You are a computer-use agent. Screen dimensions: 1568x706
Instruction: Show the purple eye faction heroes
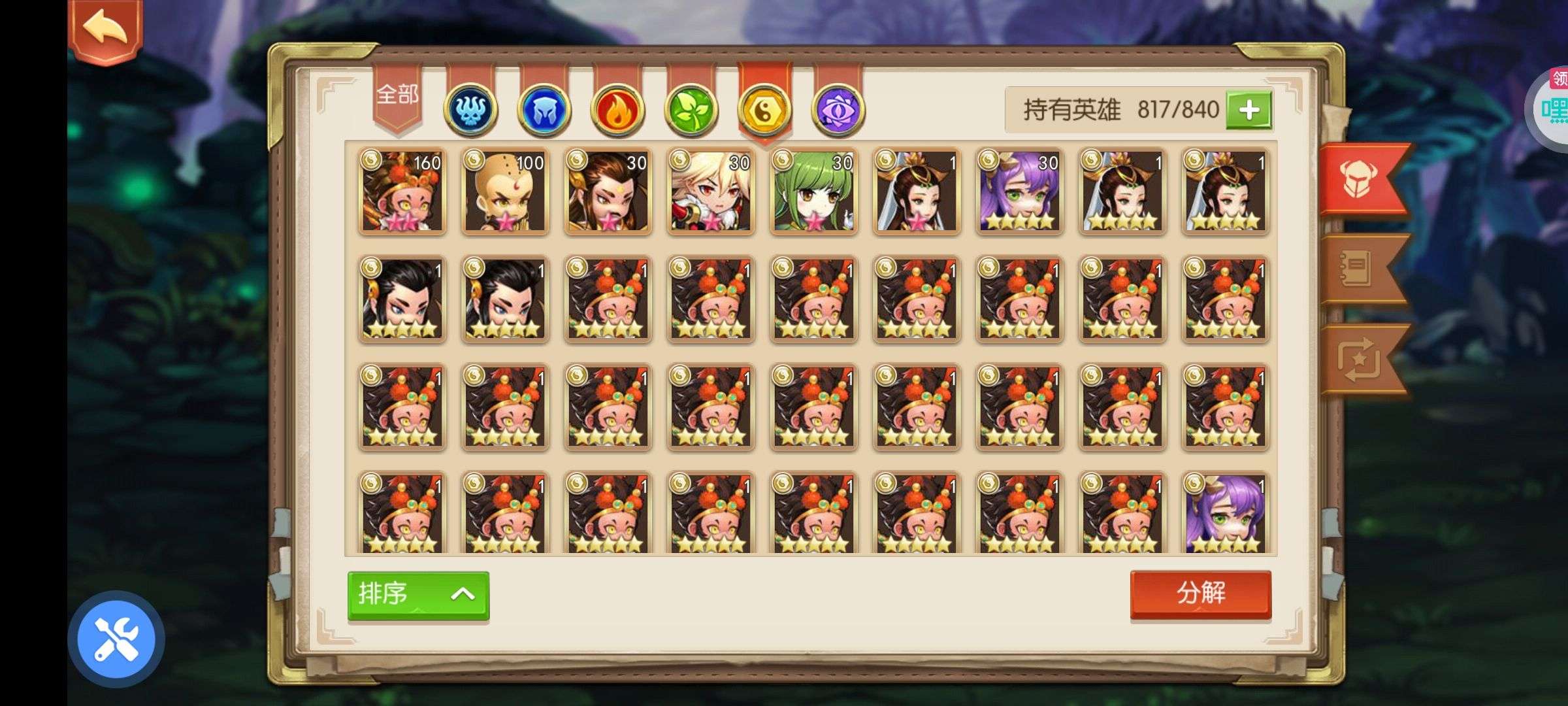[x=838, y=110]
